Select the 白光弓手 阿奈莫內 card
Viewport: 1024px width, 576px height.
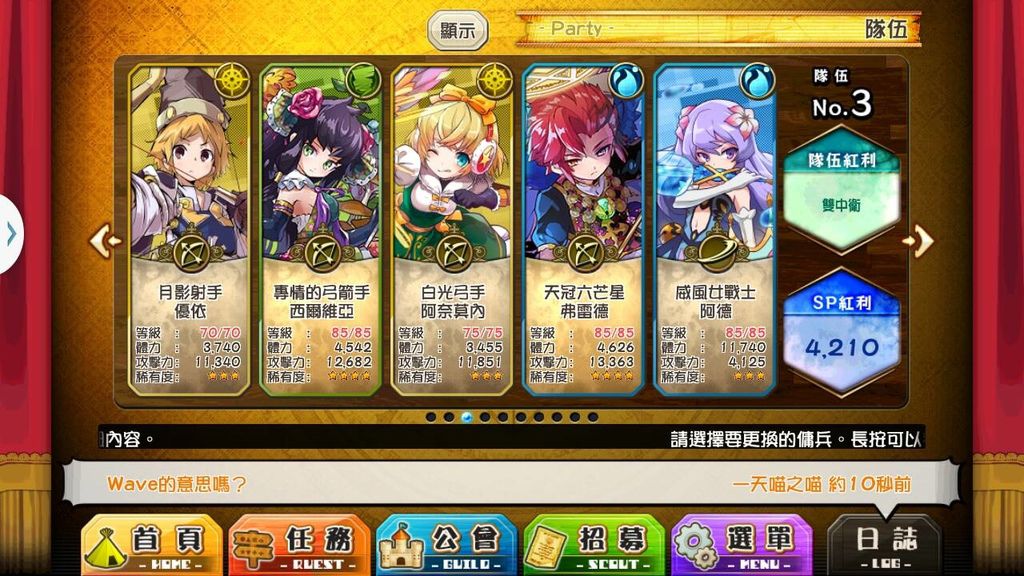(x=451, y=230)
